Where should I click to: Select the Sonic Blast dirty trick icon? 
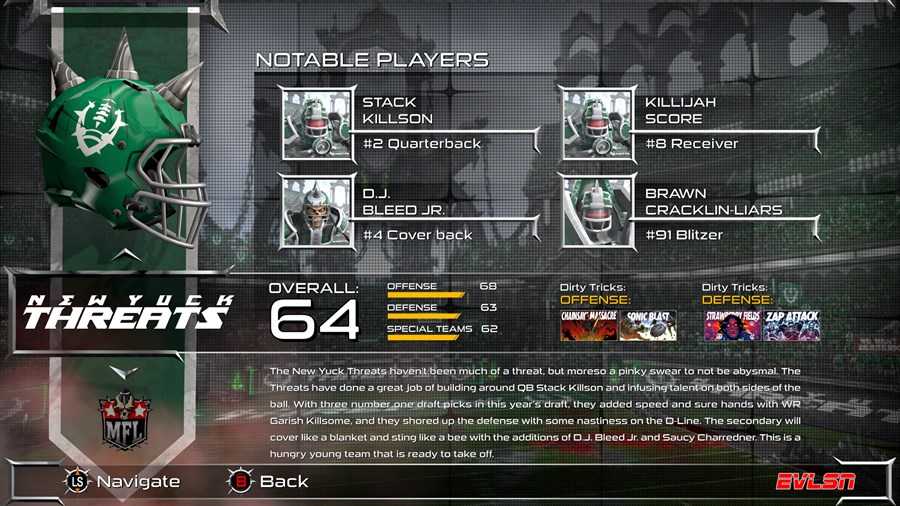[x=648, y=326]
